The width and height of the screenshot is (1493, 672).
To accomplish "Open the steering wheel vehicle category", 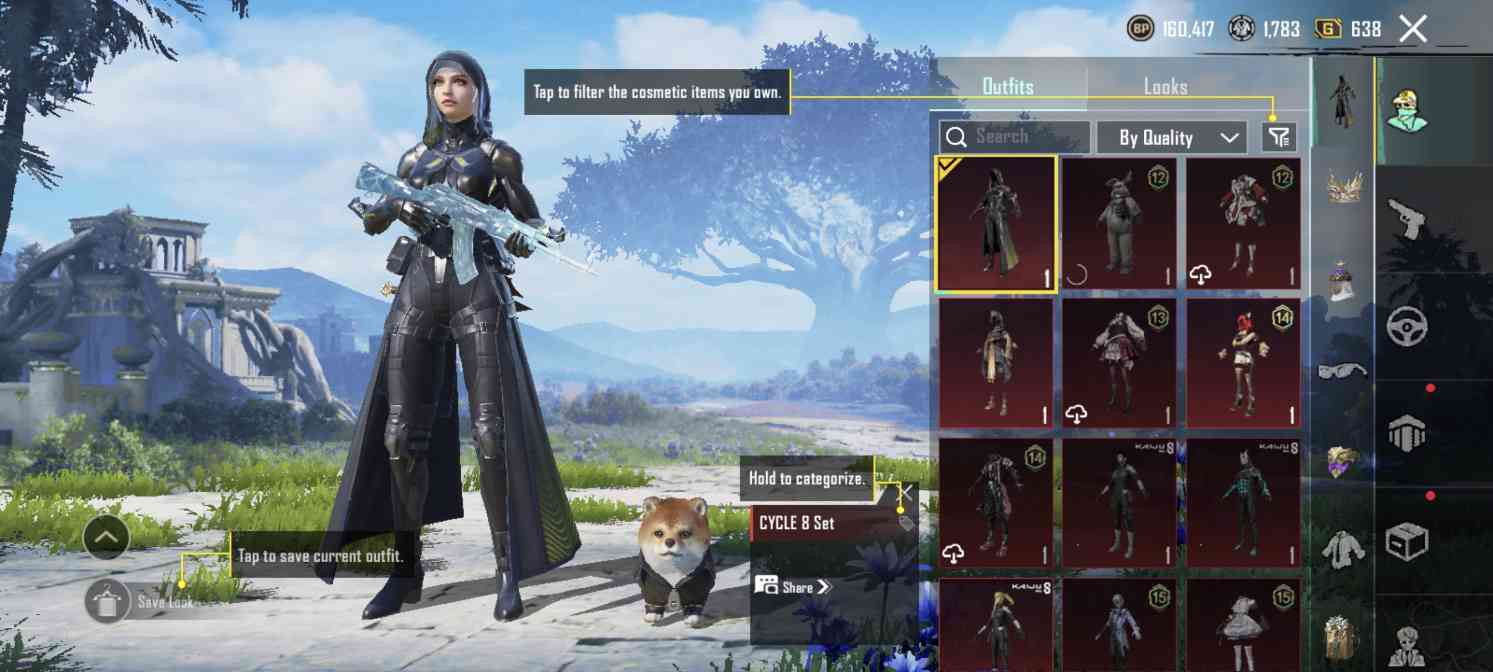I will 1407,326.
